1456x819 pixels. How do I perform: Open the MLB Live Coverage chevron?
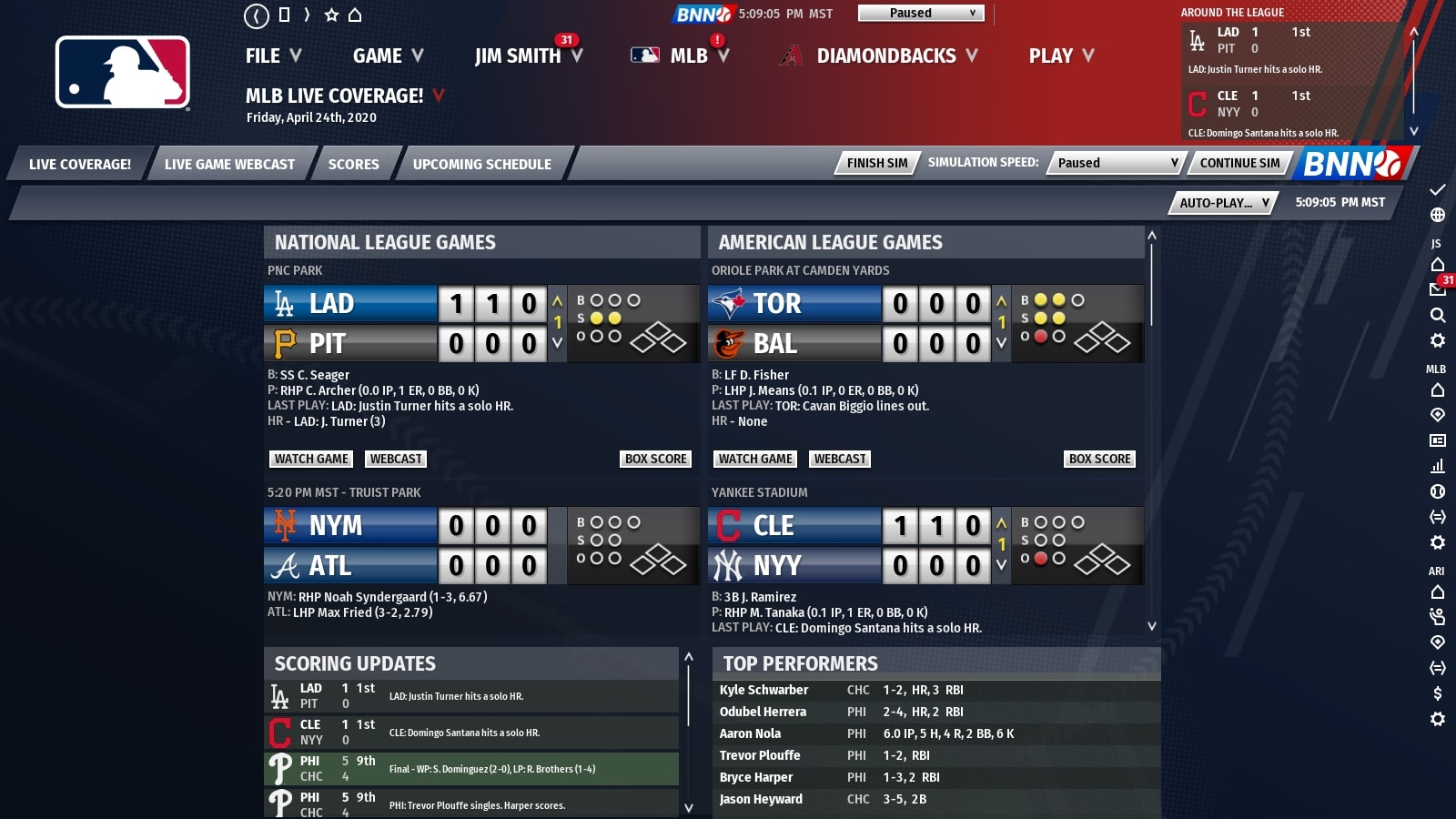click(440, 94)
